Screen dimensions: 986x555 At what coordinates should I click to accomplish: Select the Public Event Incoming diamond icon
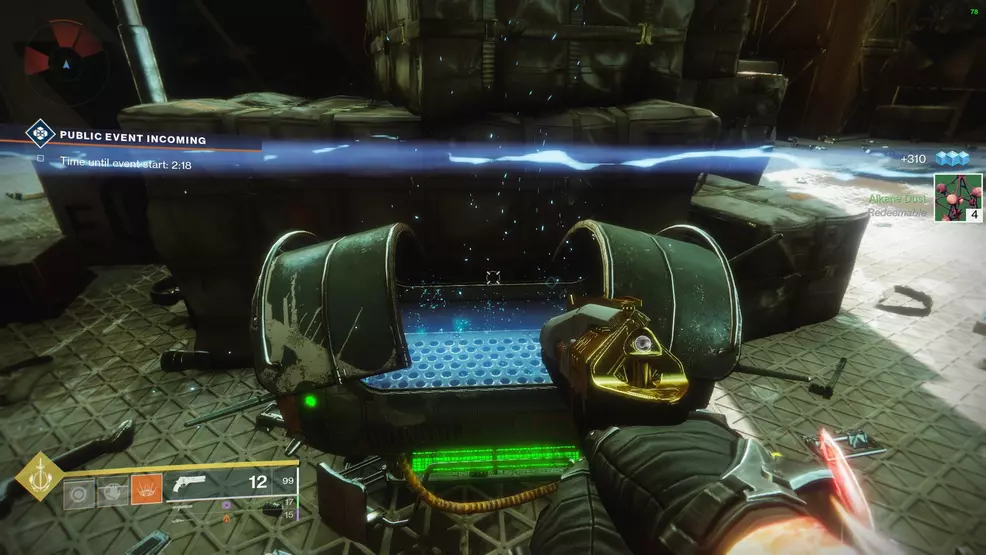[38, 132]
